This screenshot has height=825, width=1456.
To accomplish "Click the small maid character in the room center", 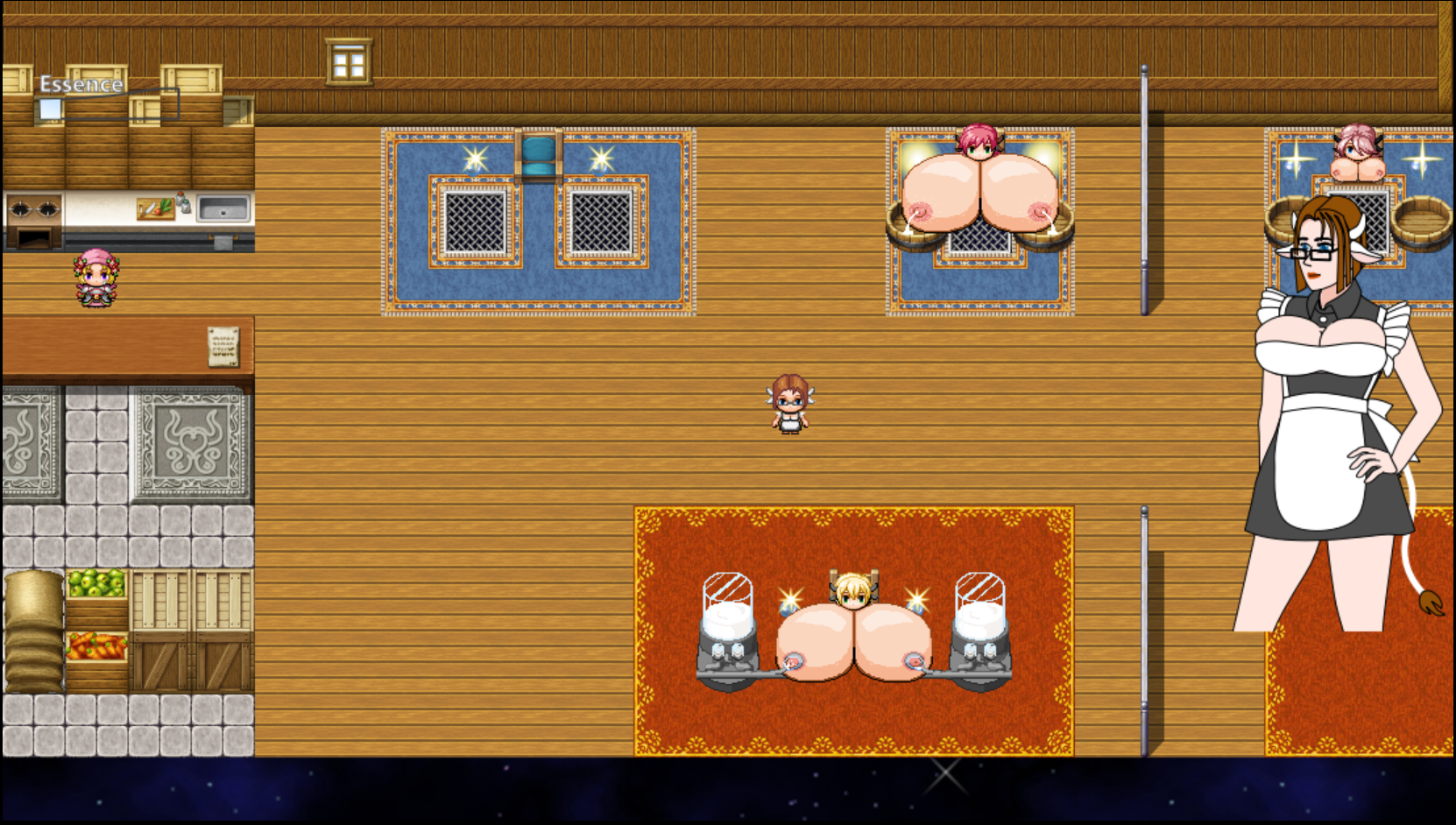I will (791, 403).
